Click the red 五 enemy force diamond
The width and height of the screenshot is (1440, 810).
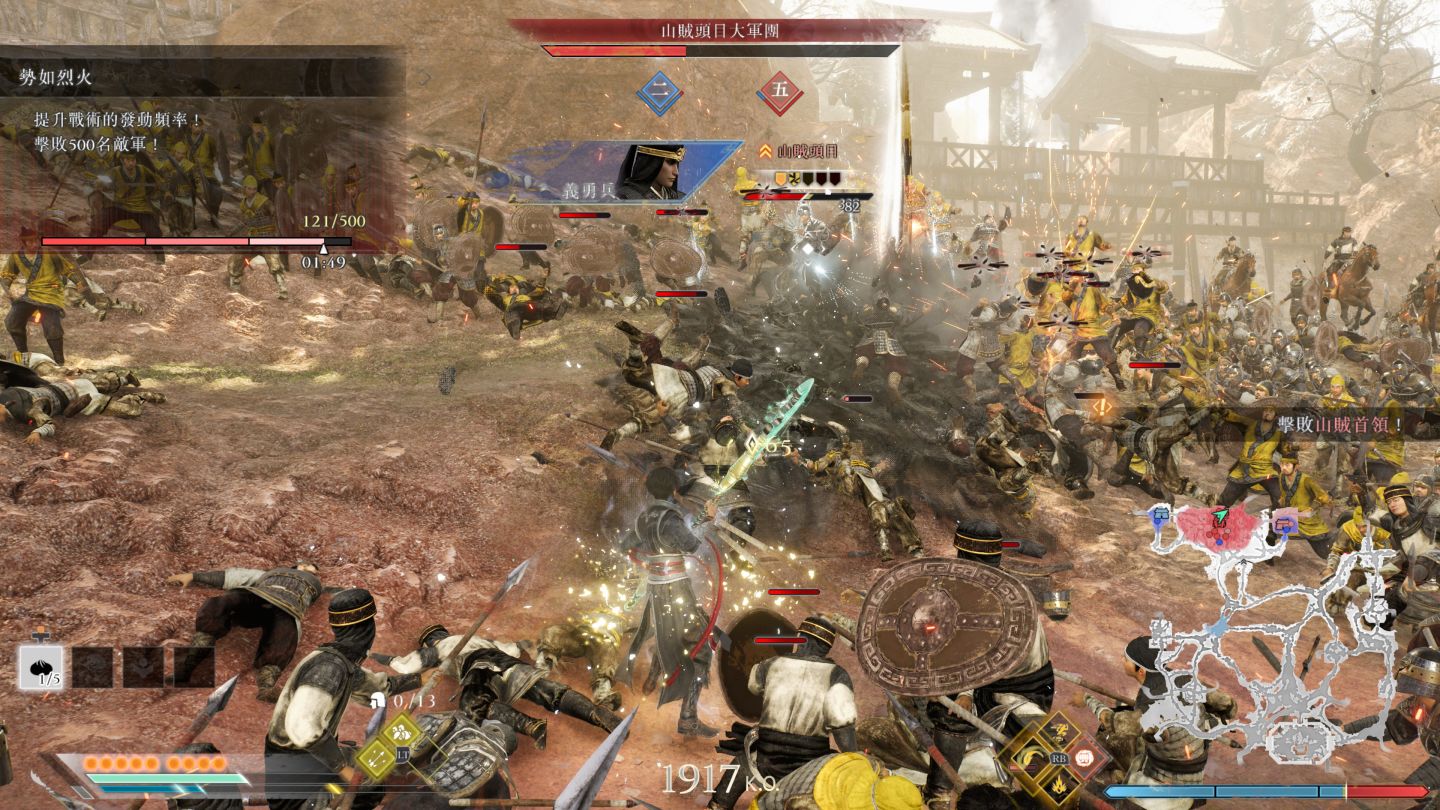(780, 92)
